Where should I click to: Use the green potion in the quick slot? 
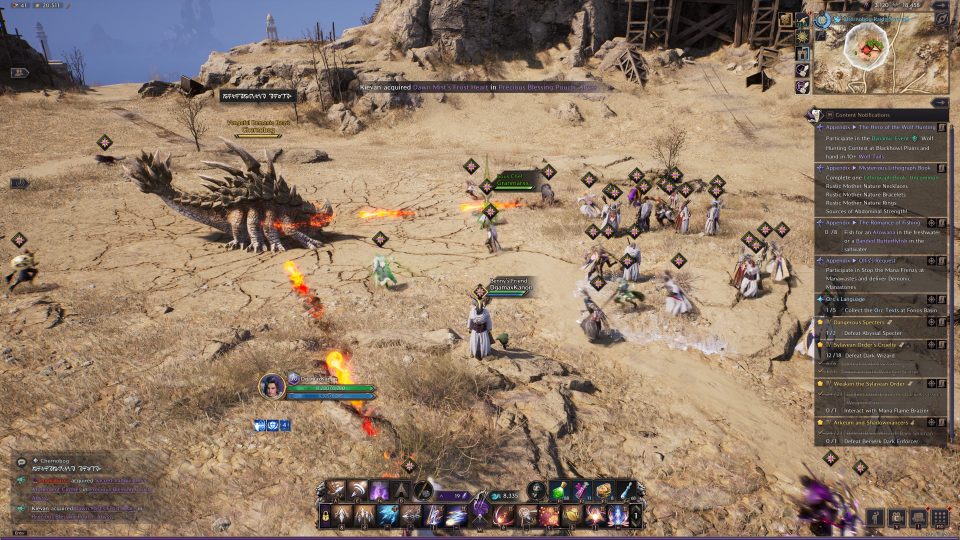click(x=559, y=490)
